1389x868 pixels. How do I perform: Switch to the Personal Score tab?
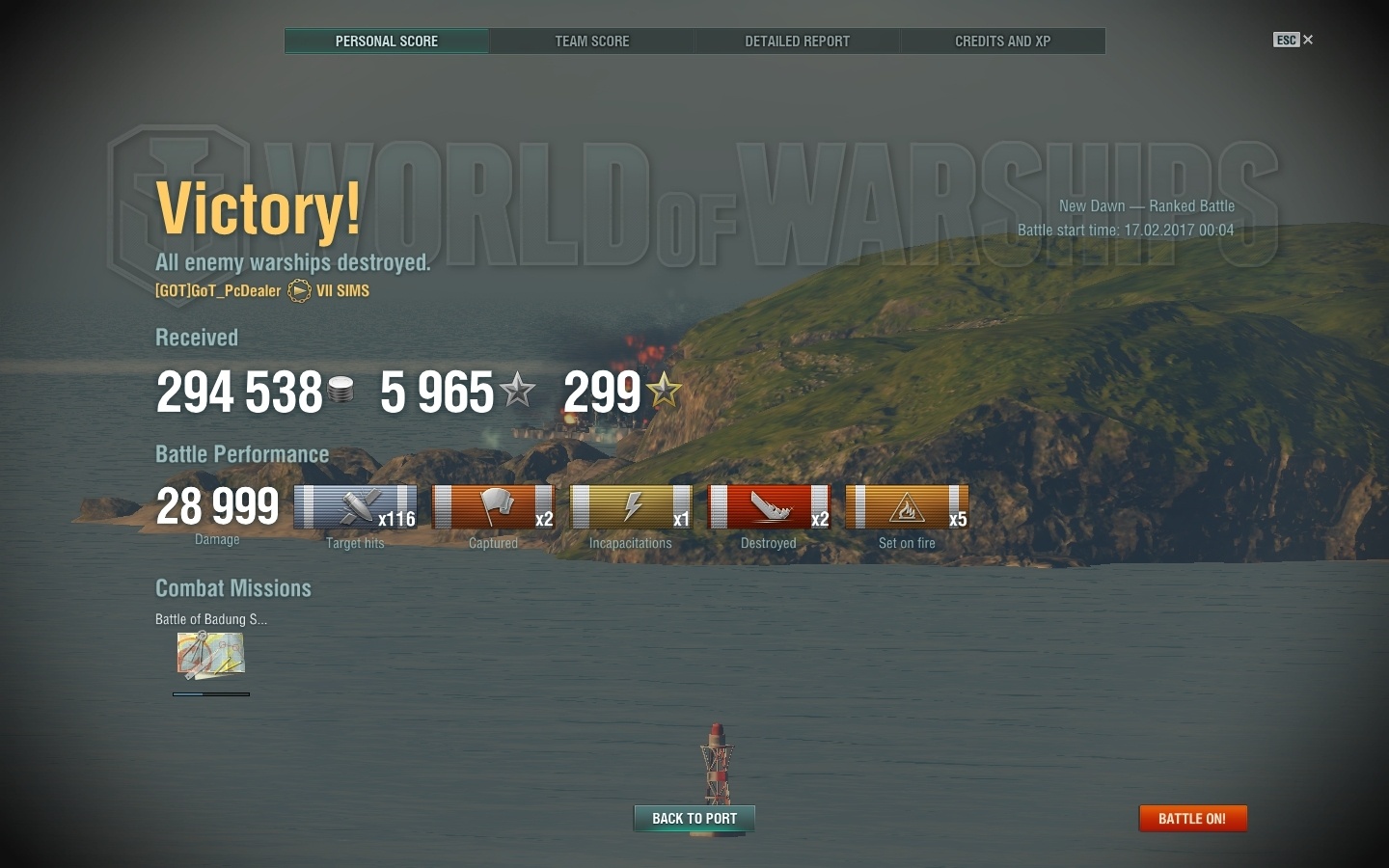click(x=387, y=41)
